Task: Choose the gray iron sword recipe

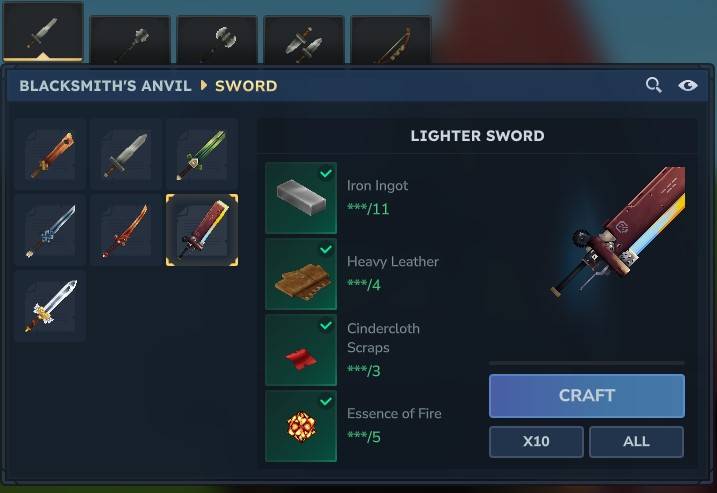Action: pyautogui.click(x=126, y=154)
